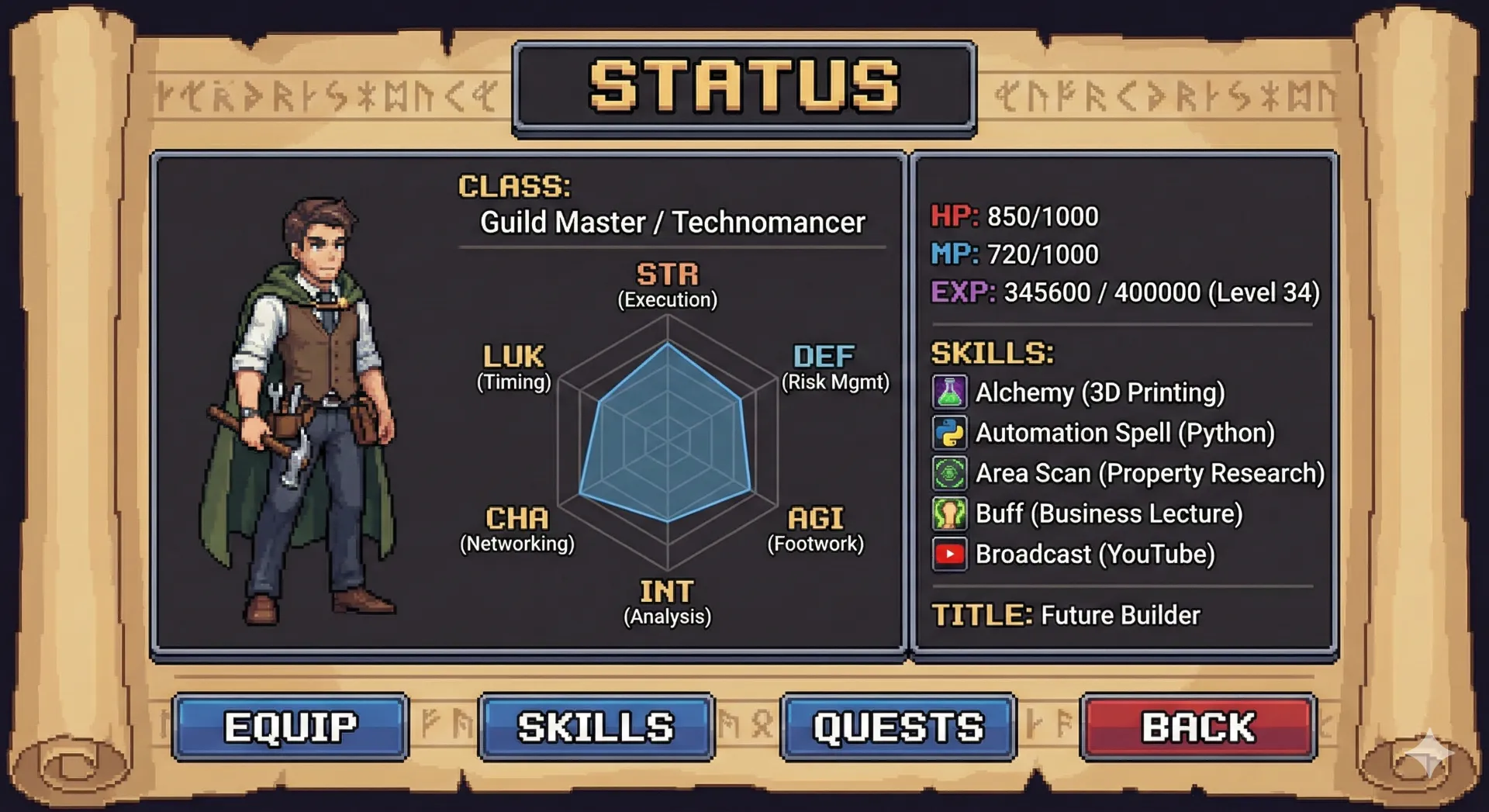Select the Alchemy (3D Printing) flask icon
Image resolution: width=1489 pixels, height=812 pixels.
coord(949,392)
